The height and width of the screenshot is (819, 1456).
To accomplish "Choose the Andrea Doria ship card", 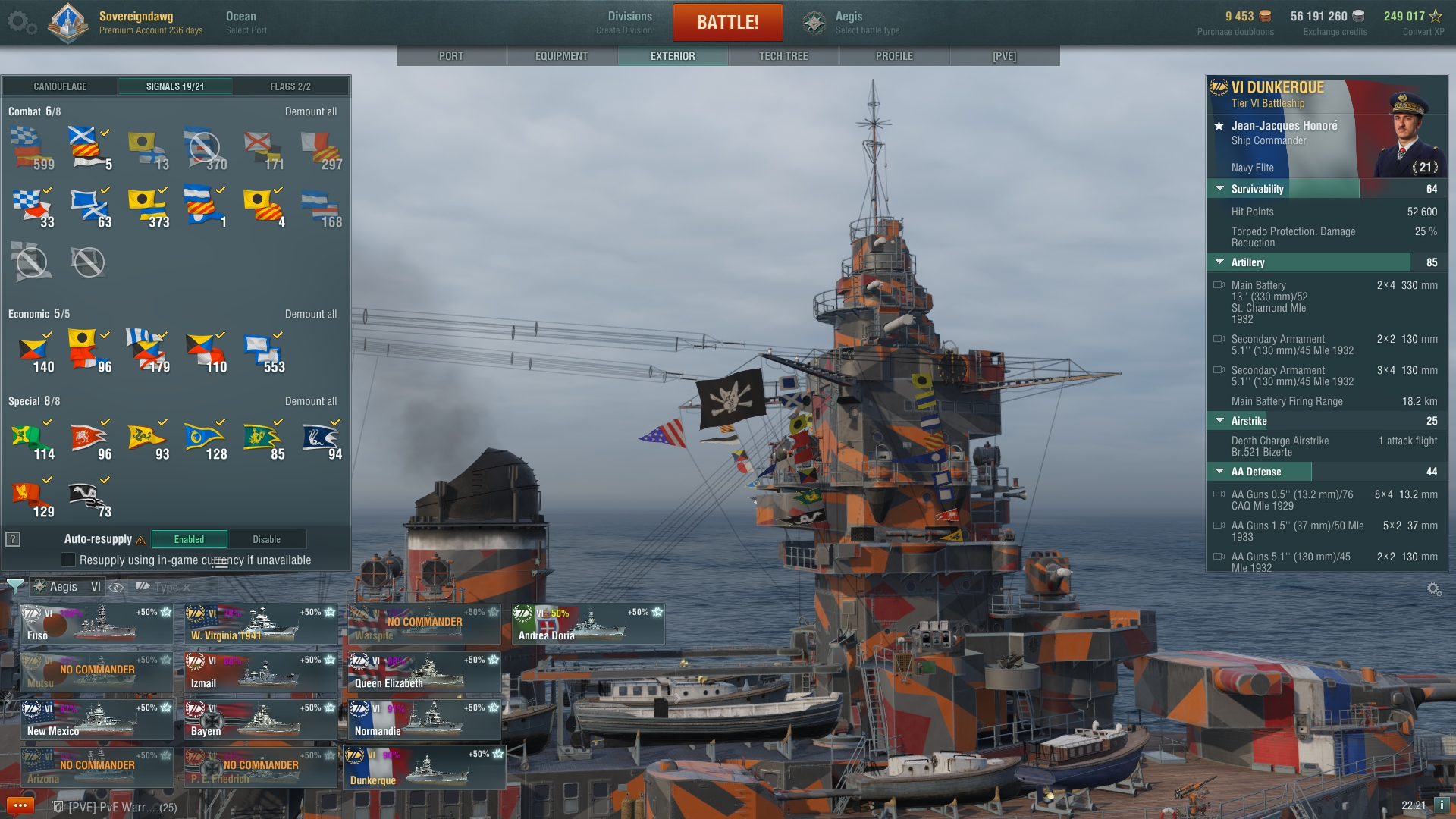I will (x=588, y=623).
